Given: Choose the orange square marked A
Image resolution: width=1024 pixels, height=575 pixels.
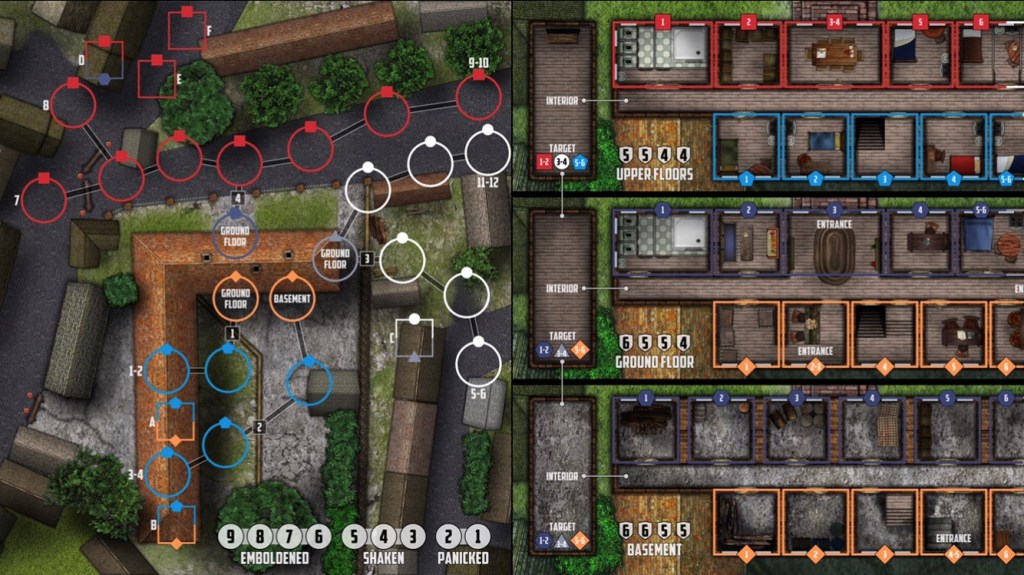Looking at the screenshot, I should click(176, 421).
